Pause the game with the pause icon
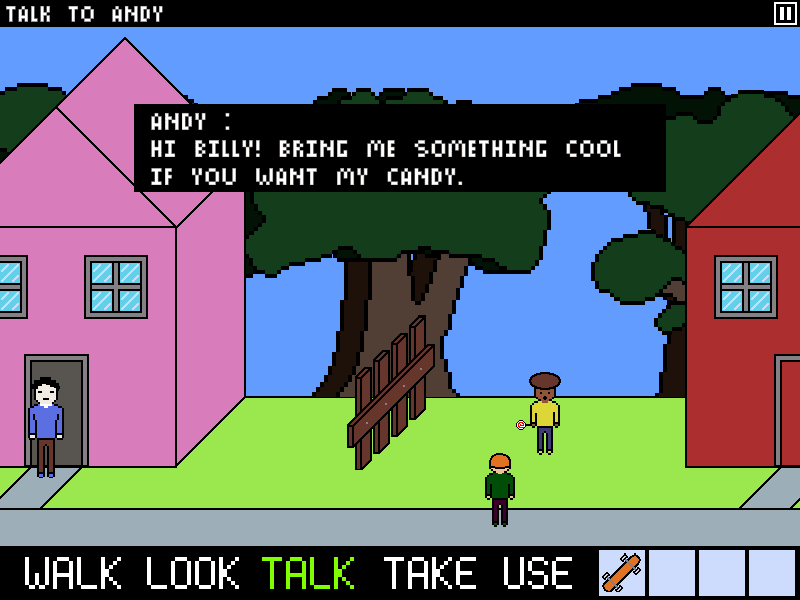800x600 pixels. click(785, 13)
